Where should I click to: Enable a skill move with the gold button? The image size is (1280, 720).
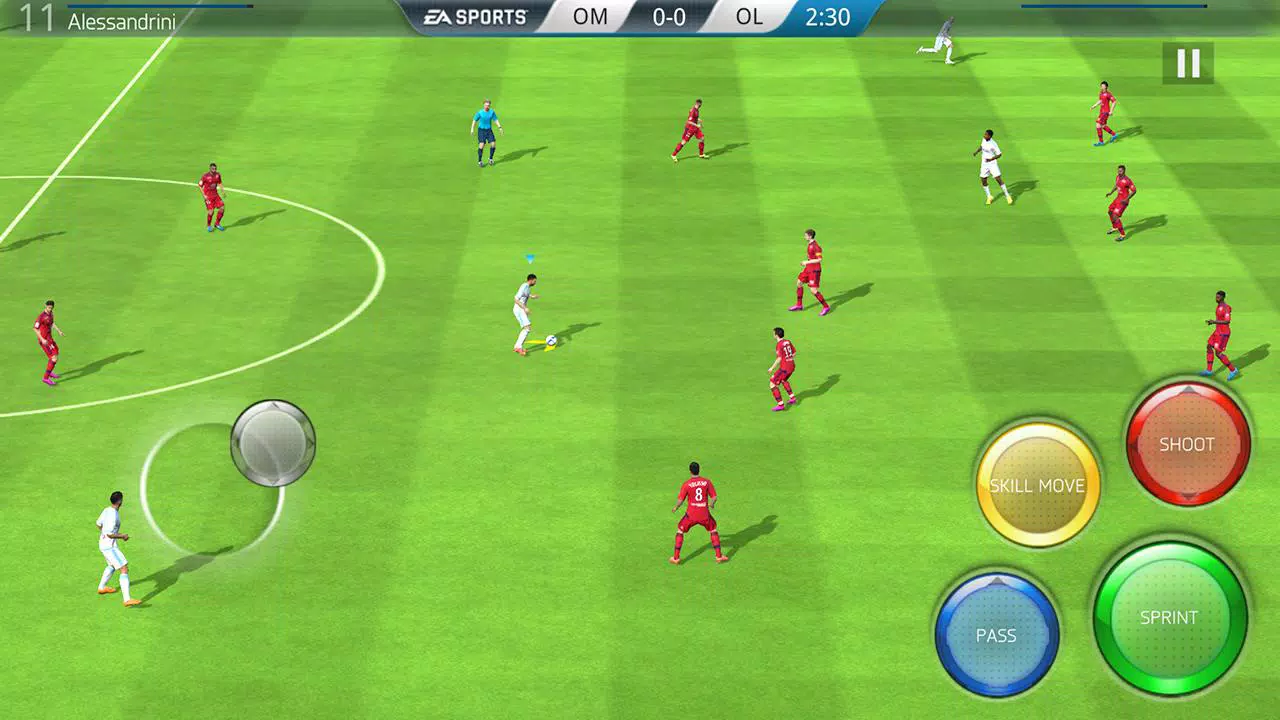click(1038, 485)
